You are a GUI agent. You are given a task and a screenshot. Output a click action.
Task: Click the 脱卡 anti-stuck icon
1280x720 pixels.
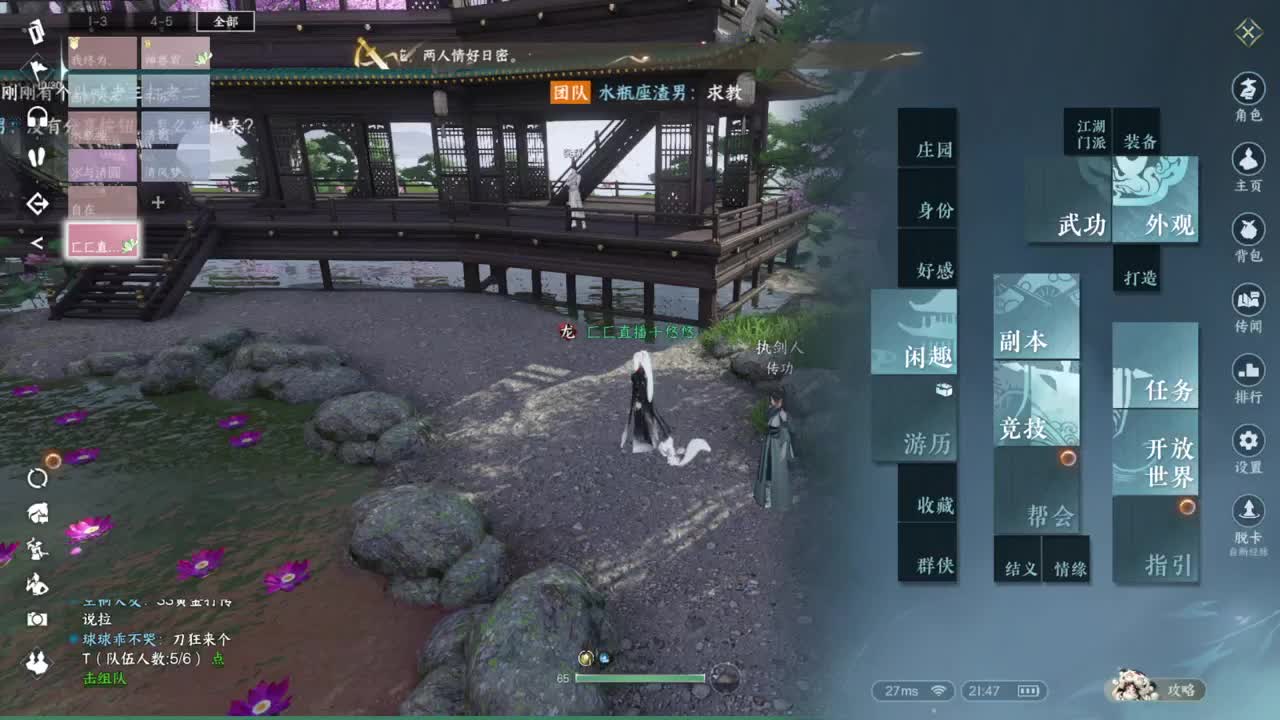pos(1247,512)
